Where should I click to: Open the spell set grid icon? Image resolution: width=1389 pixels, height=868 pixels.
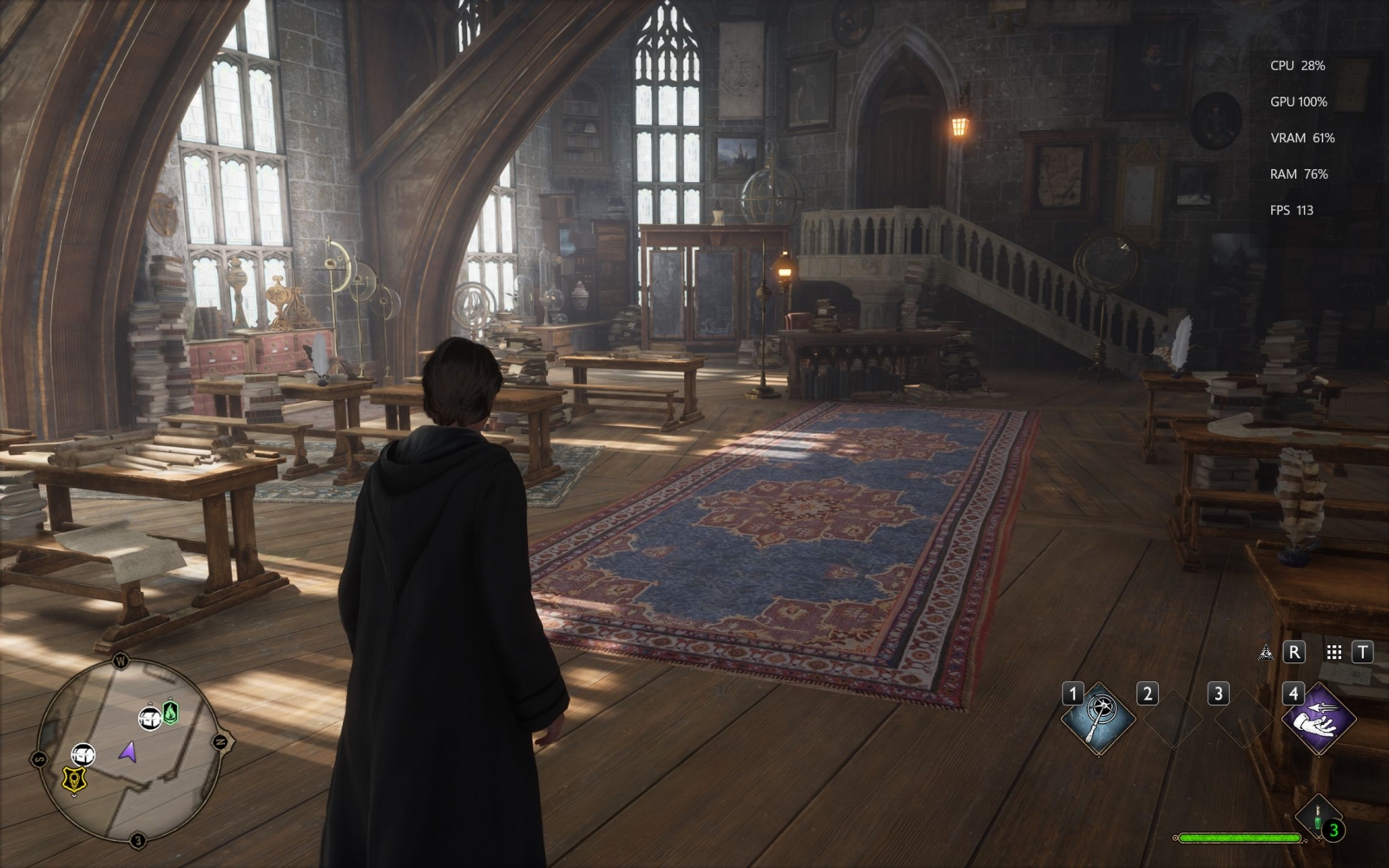pyautogui.click(x=1334, y=652)
